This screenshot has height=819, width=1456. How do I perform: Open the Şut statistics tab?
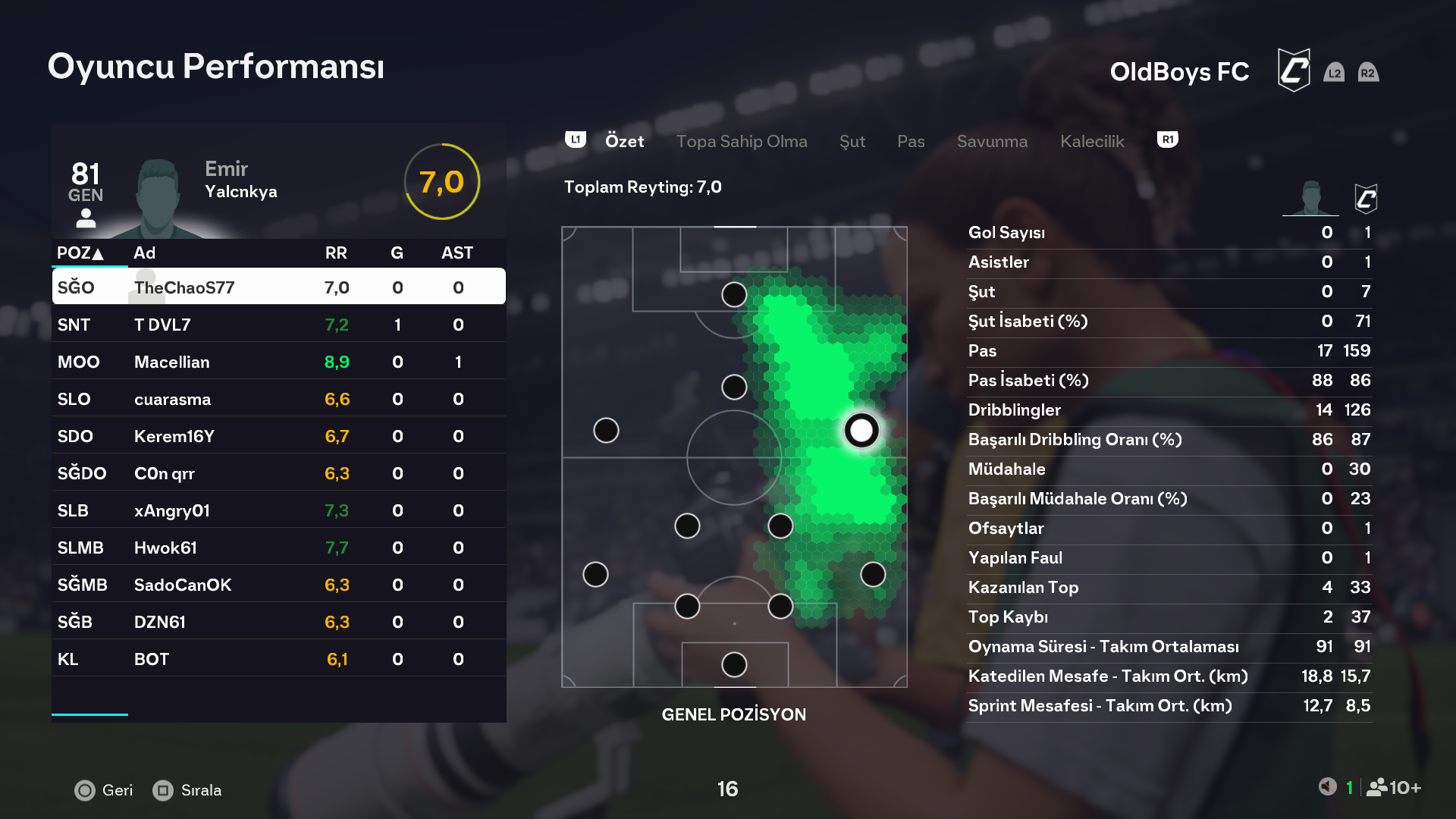coord(852,142)
